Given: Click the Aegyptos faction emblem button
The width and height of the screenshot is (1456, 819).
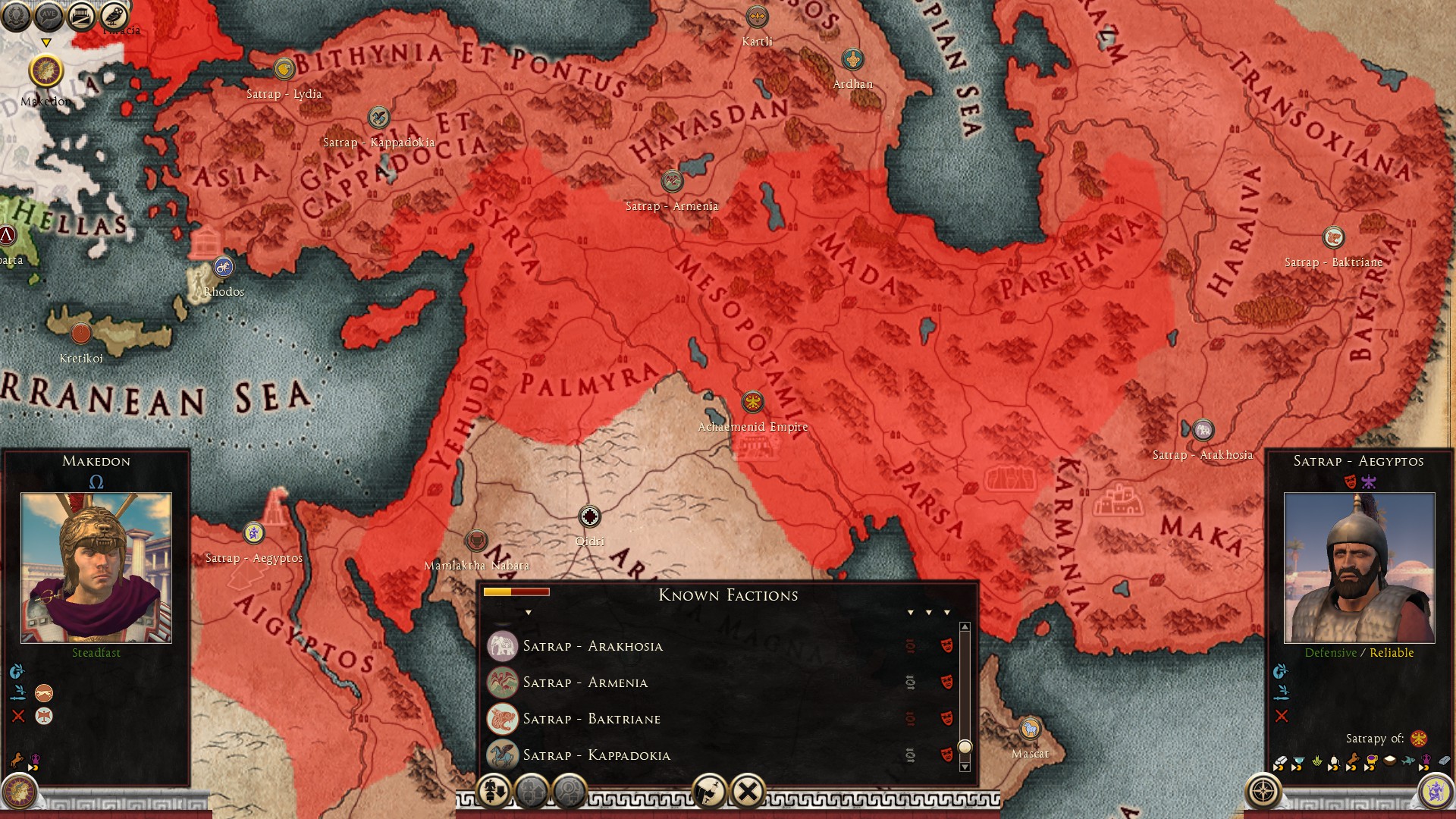Looking at the screenshot, I should tap(1435, 792).
